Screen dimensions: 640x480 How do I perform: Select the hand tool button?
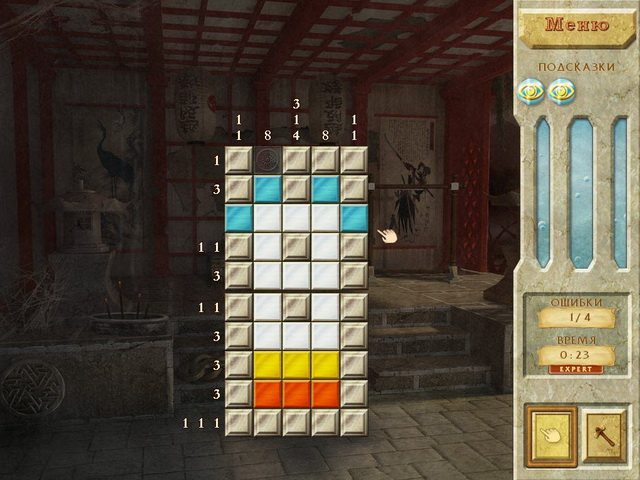click(x=549, y=435)
